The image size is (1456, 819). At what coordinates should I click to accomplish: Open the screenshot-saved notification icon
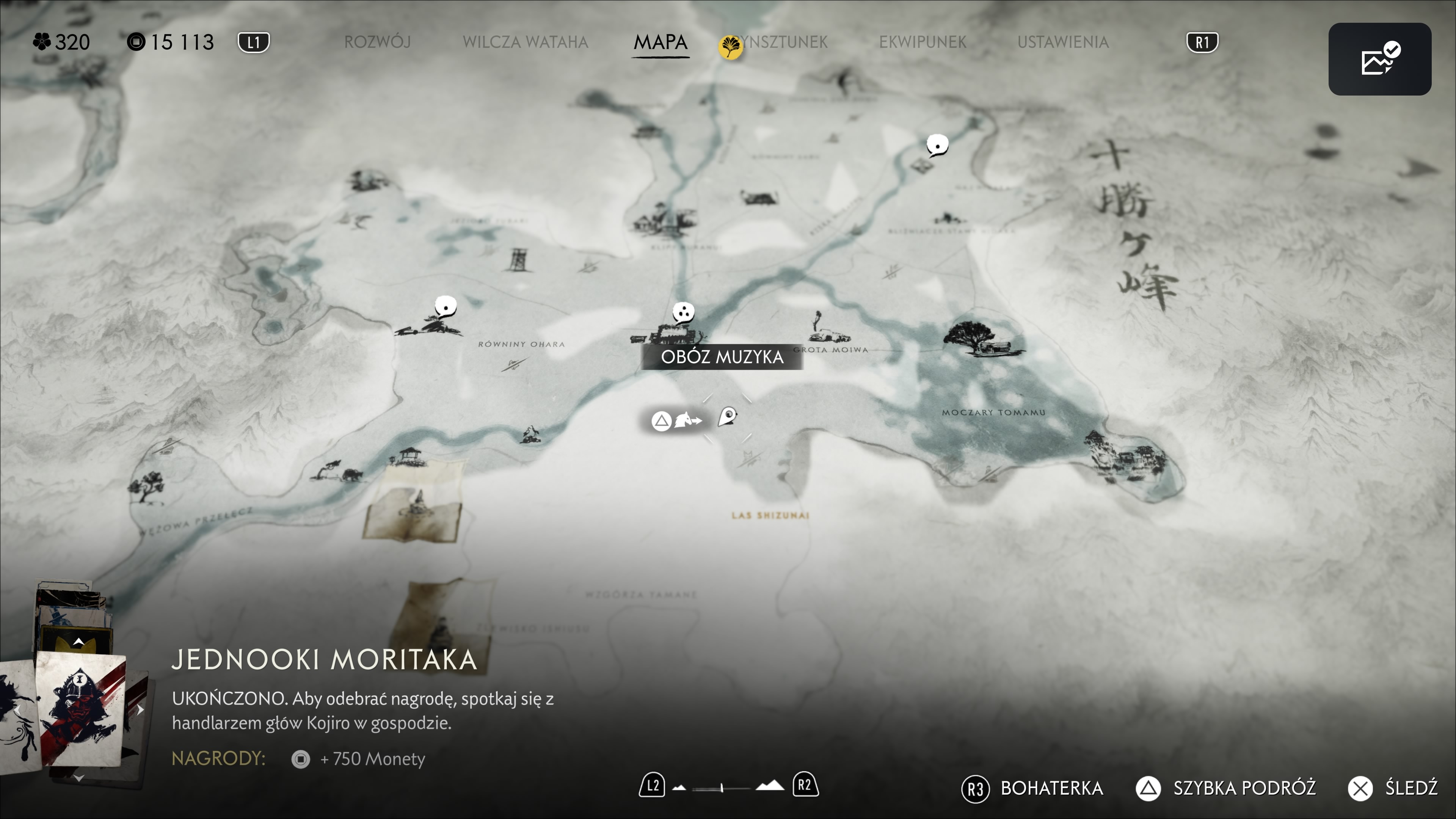(1379, 59)
